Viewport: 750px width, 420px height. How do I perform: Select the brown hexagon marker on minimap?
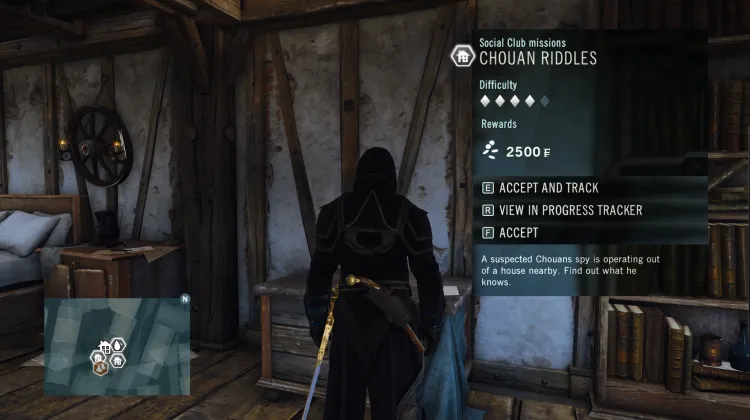tap(101, 367)
